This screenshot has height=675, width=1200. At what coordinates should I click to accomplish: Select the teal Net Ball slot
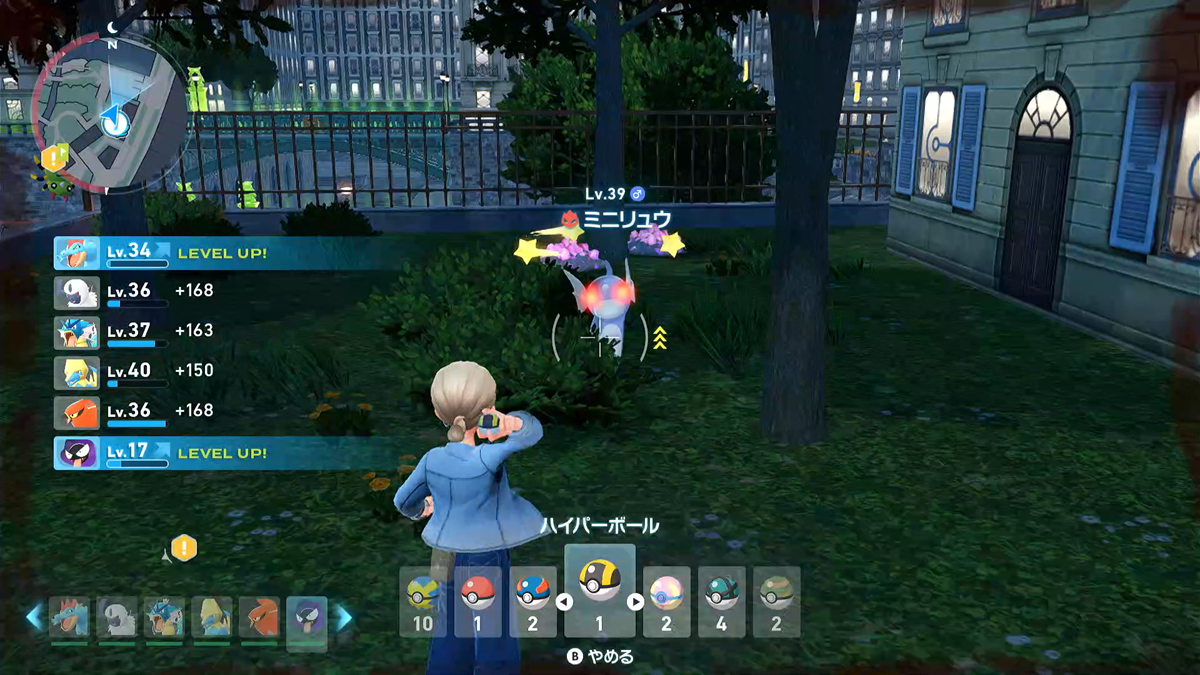tap(721, 602)
